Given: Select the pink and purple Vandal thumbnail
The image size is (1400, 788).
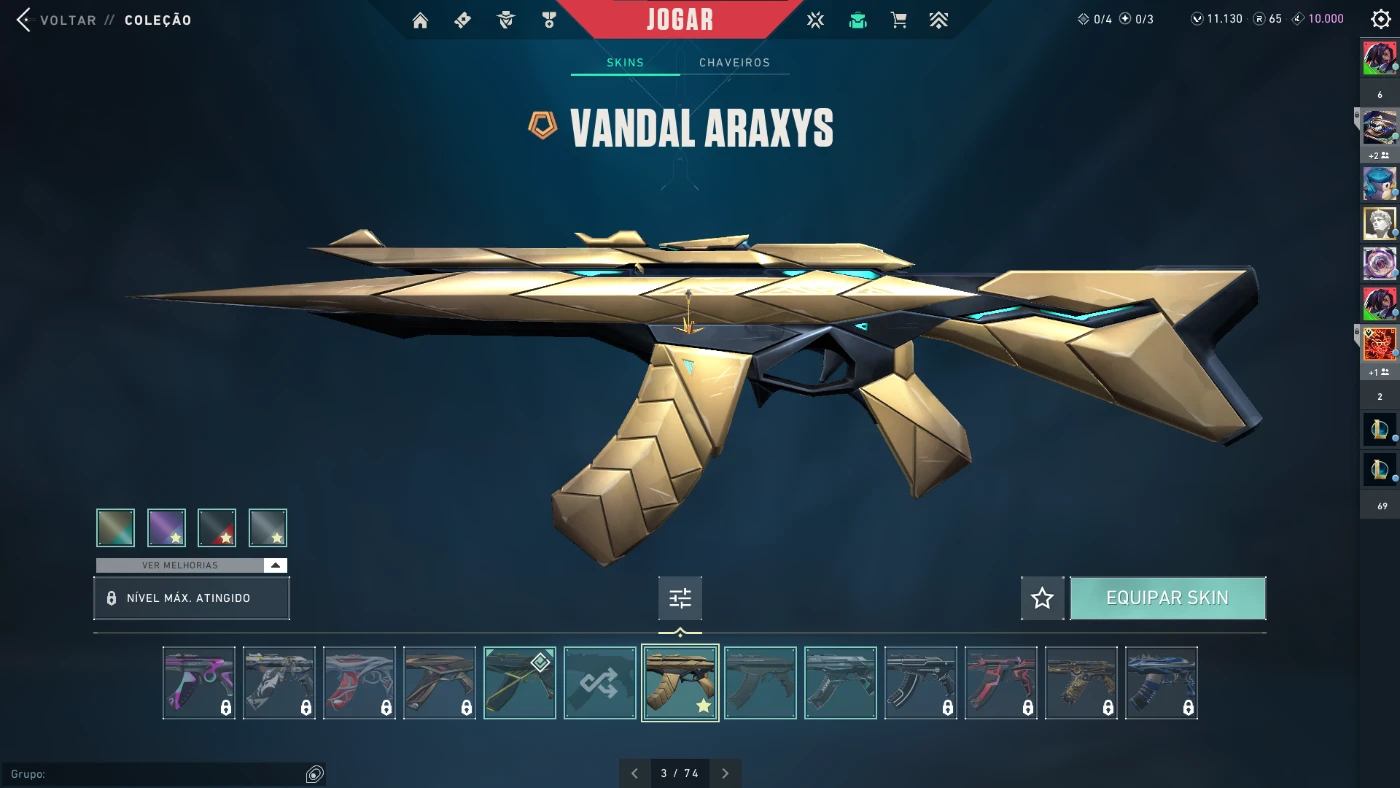Looking at the screenshot, I should pyautogui.click(x=199, y=683).
